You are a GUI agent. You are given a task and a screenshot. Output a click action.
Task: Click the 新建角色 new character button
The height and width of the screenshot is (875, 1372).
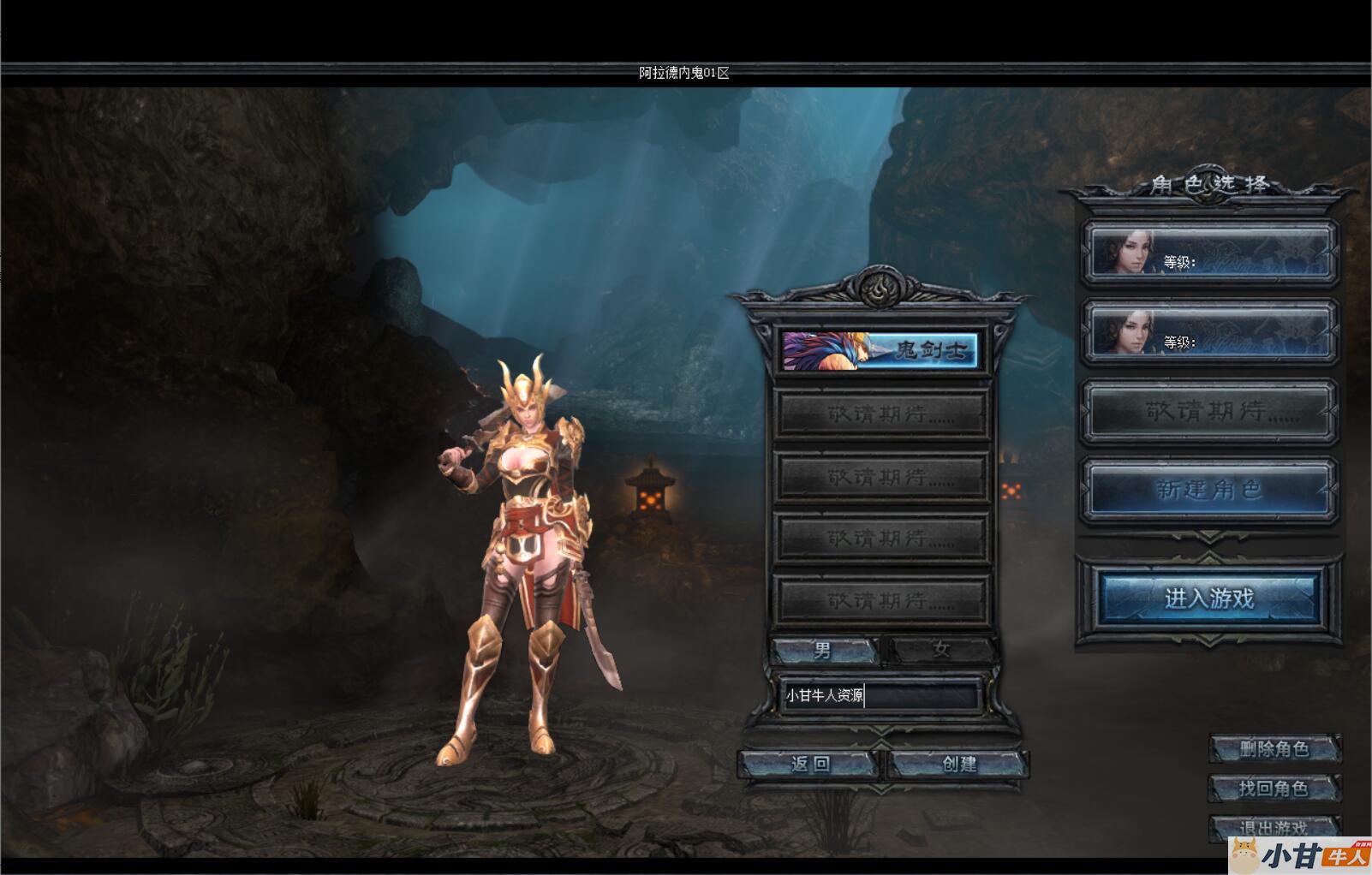[x=1208, y=491]
